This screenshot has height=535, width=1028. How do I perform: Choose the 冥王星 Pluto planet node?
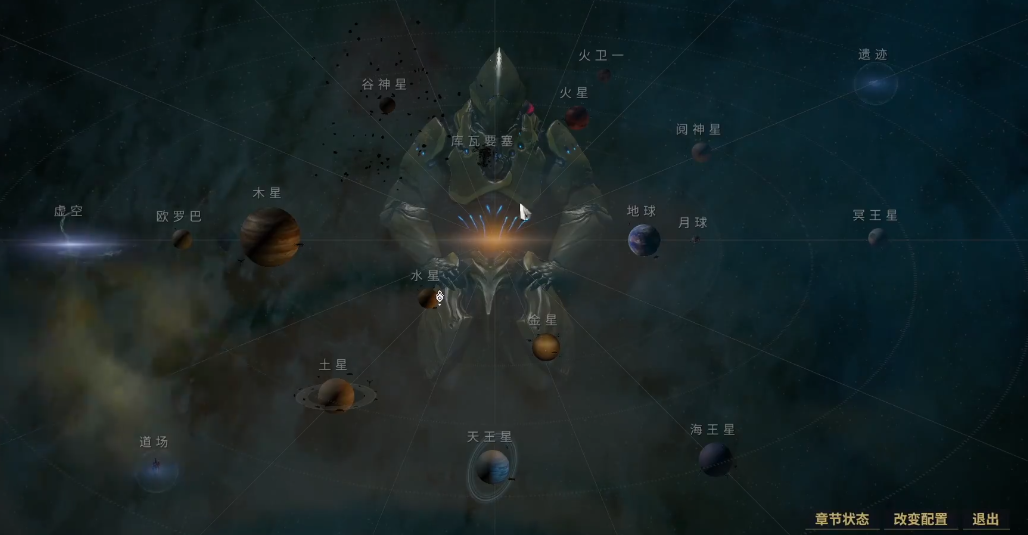[876, 237]
